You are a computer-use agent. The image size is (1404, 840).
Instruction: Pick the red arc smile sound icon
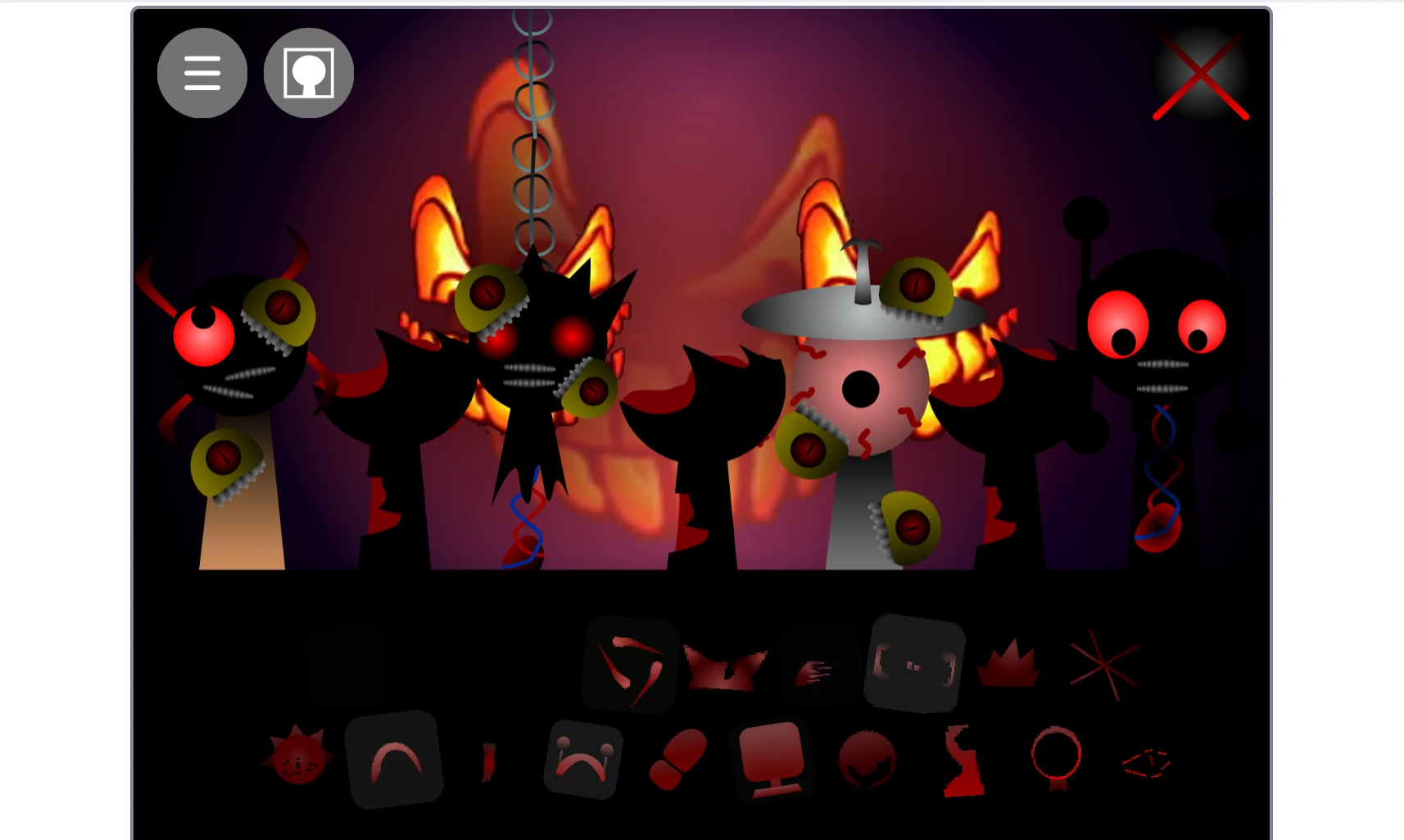tap(396, 760)
